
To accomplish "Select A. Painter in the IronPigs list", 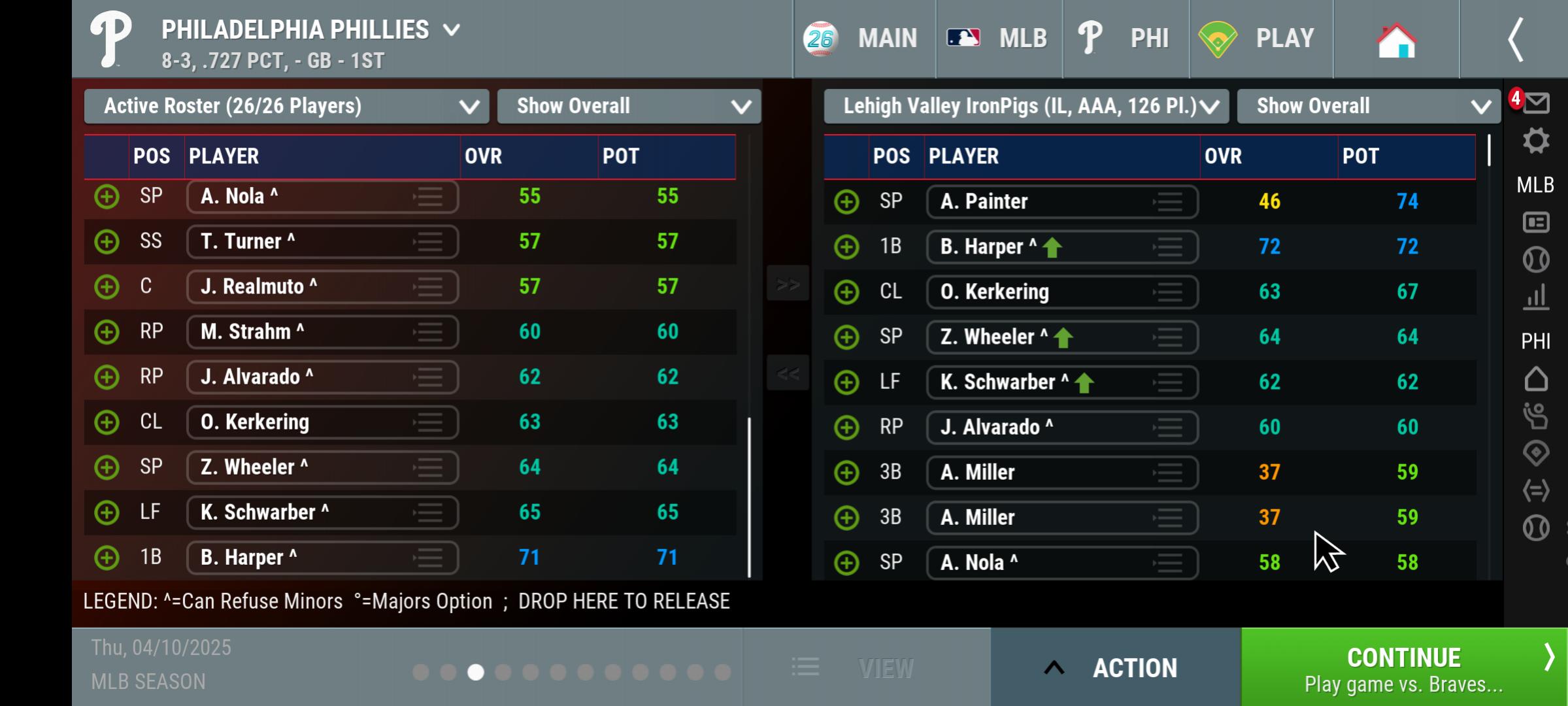I will click(x=1061, y=201).
